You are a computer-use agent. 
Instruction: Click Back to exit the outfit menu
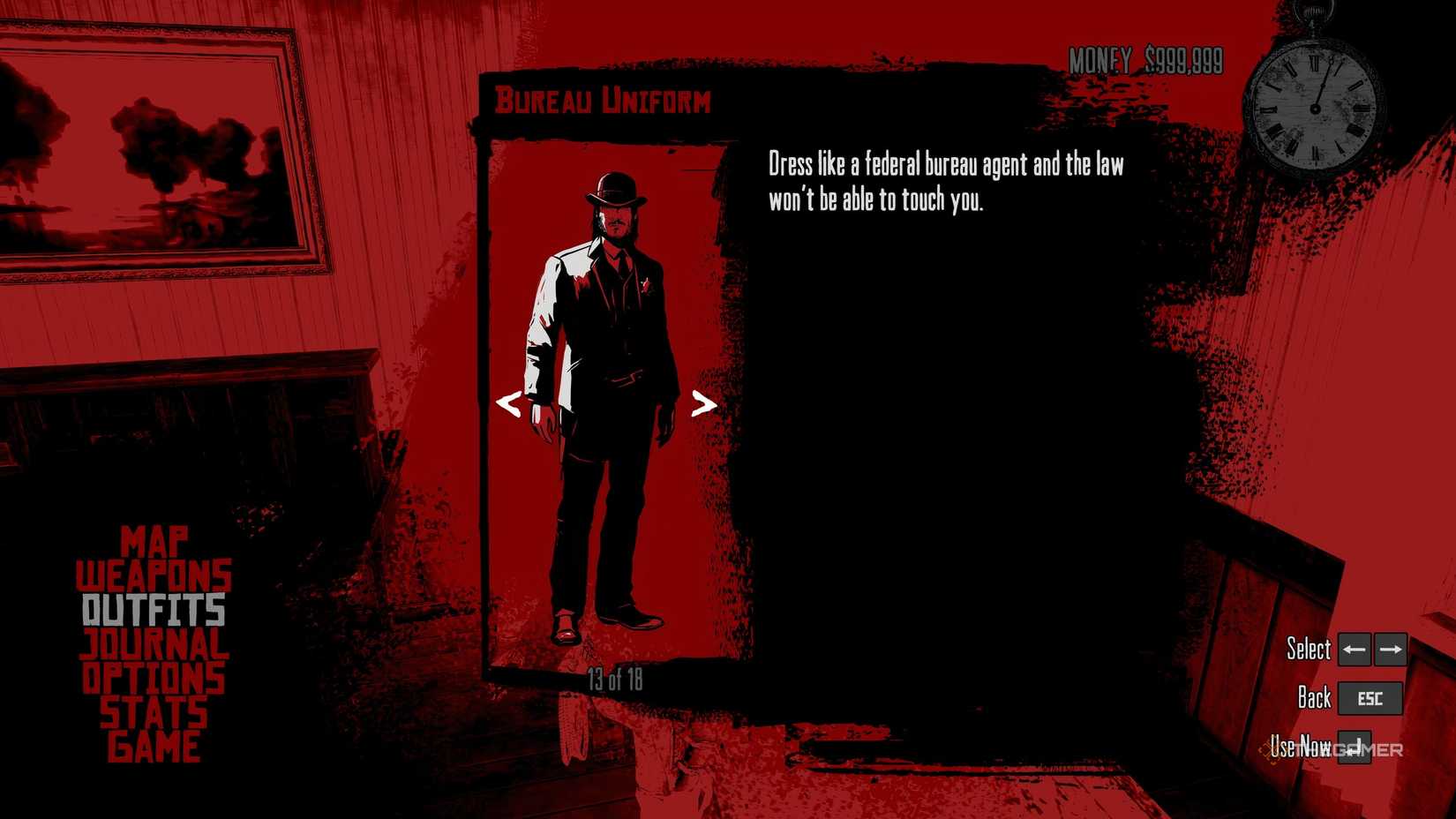pos(1313,698)
